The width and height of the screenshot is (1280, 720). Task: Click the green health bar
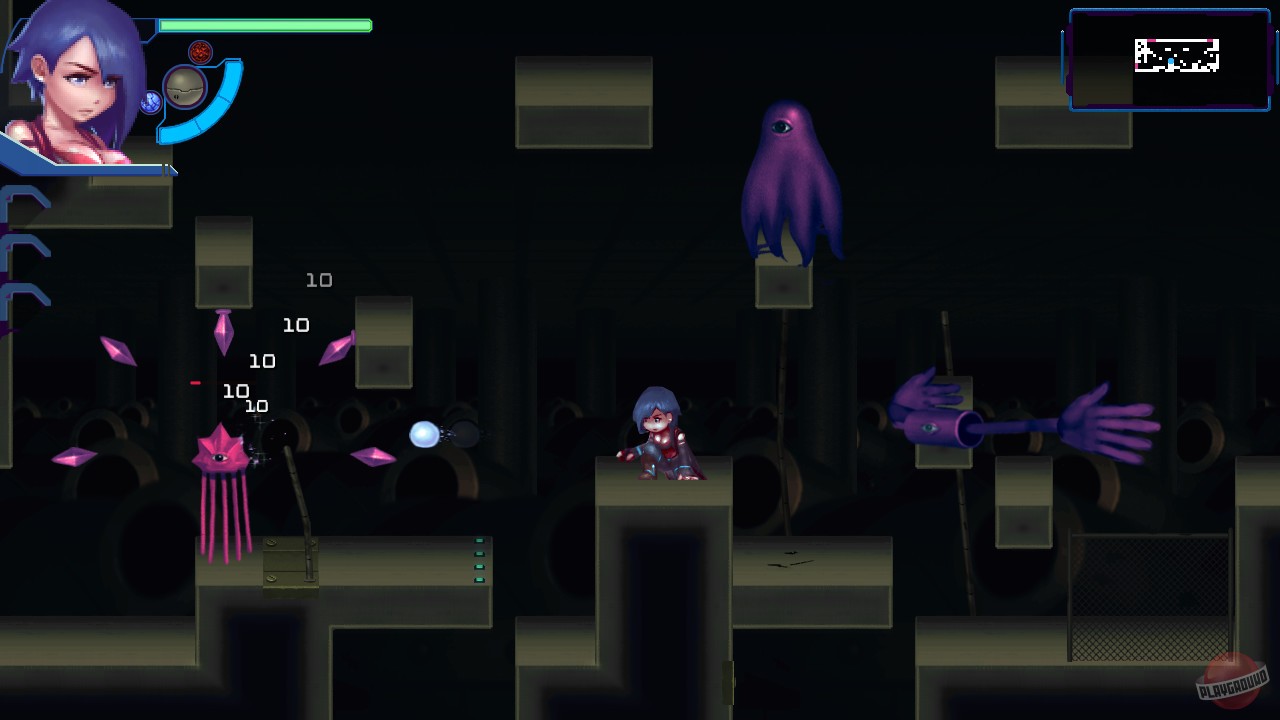point(265,27)
